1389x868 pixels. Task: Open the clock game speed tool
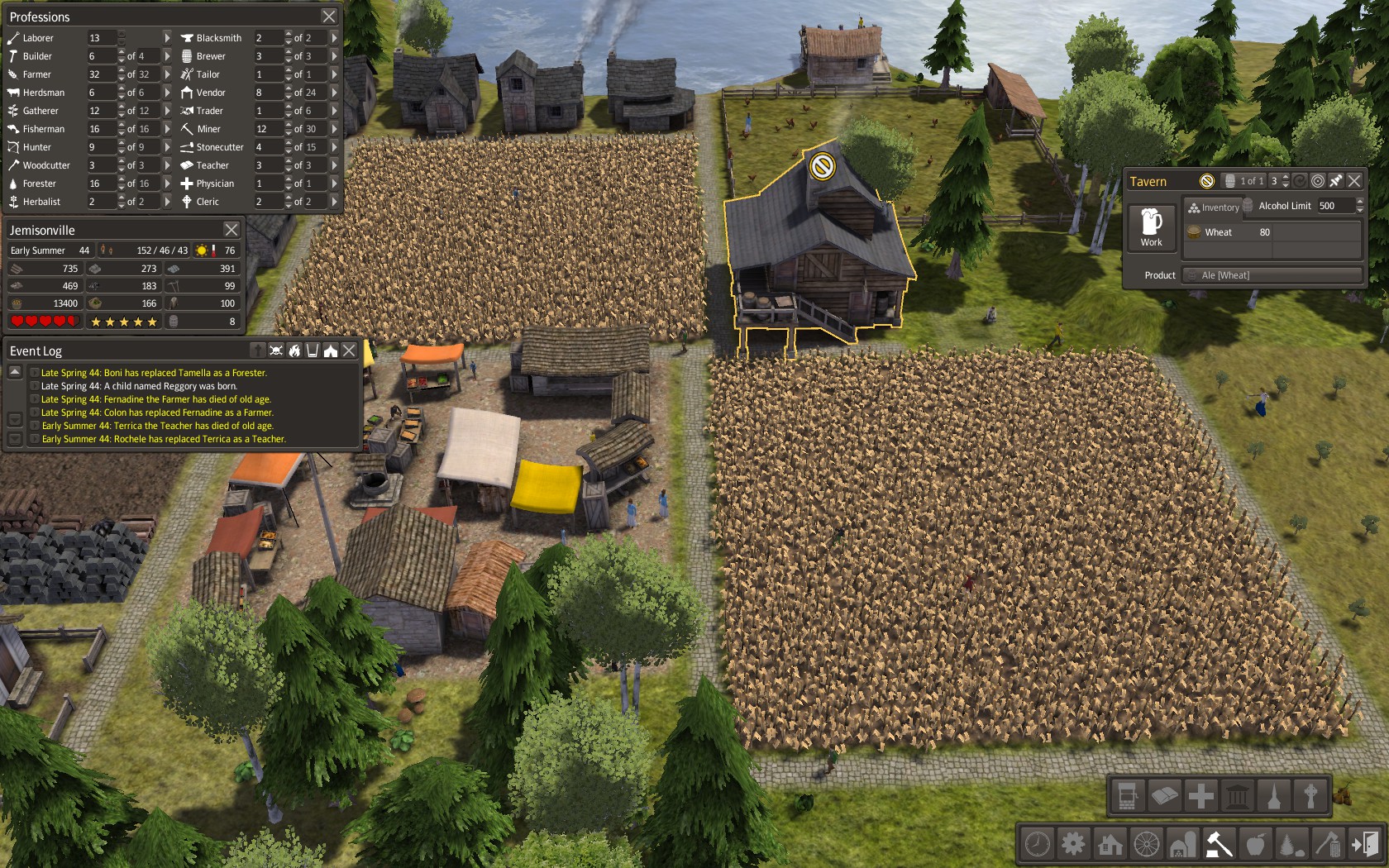point(1037,844)
